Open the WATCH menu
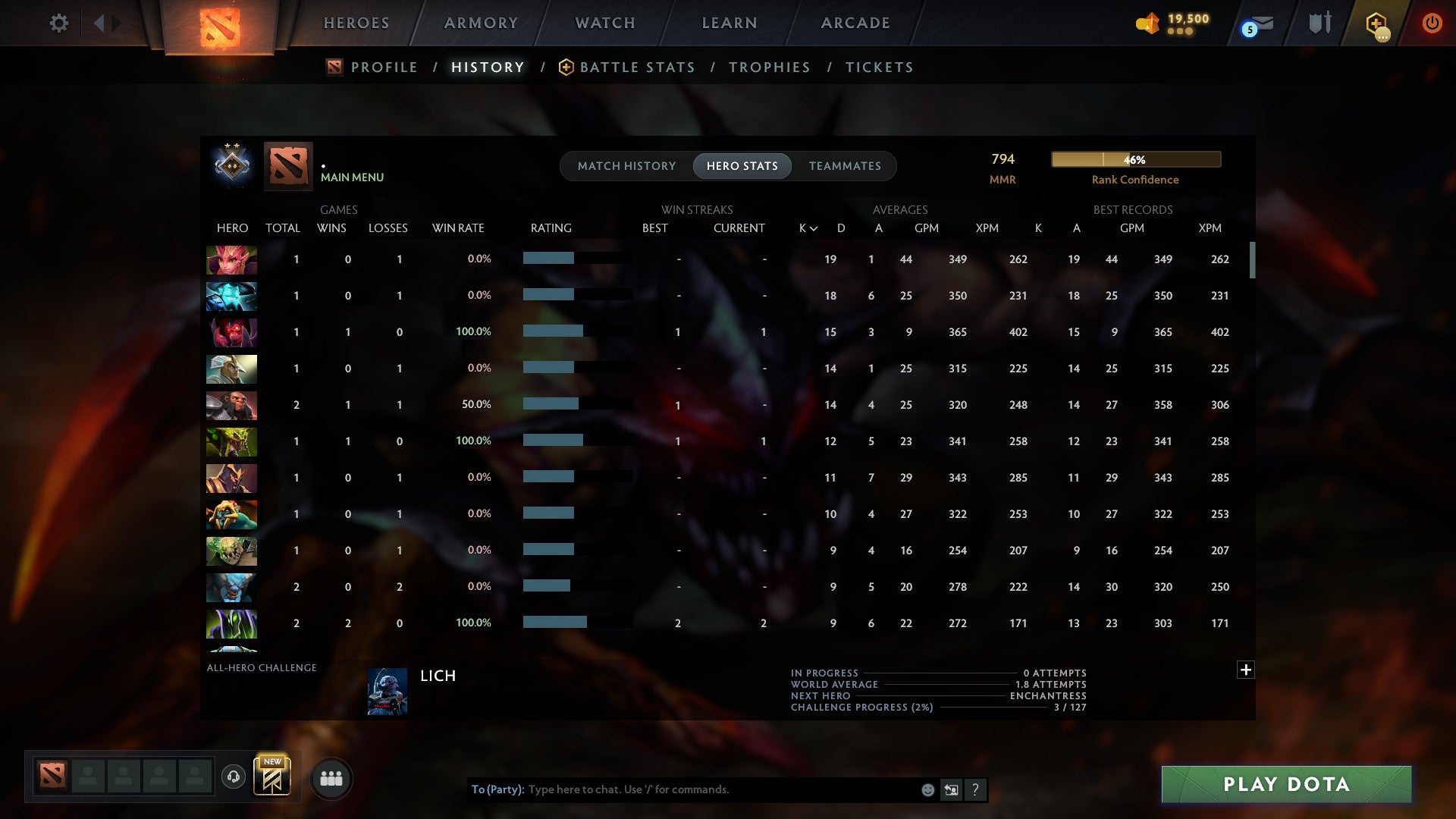 pos(604,23)
